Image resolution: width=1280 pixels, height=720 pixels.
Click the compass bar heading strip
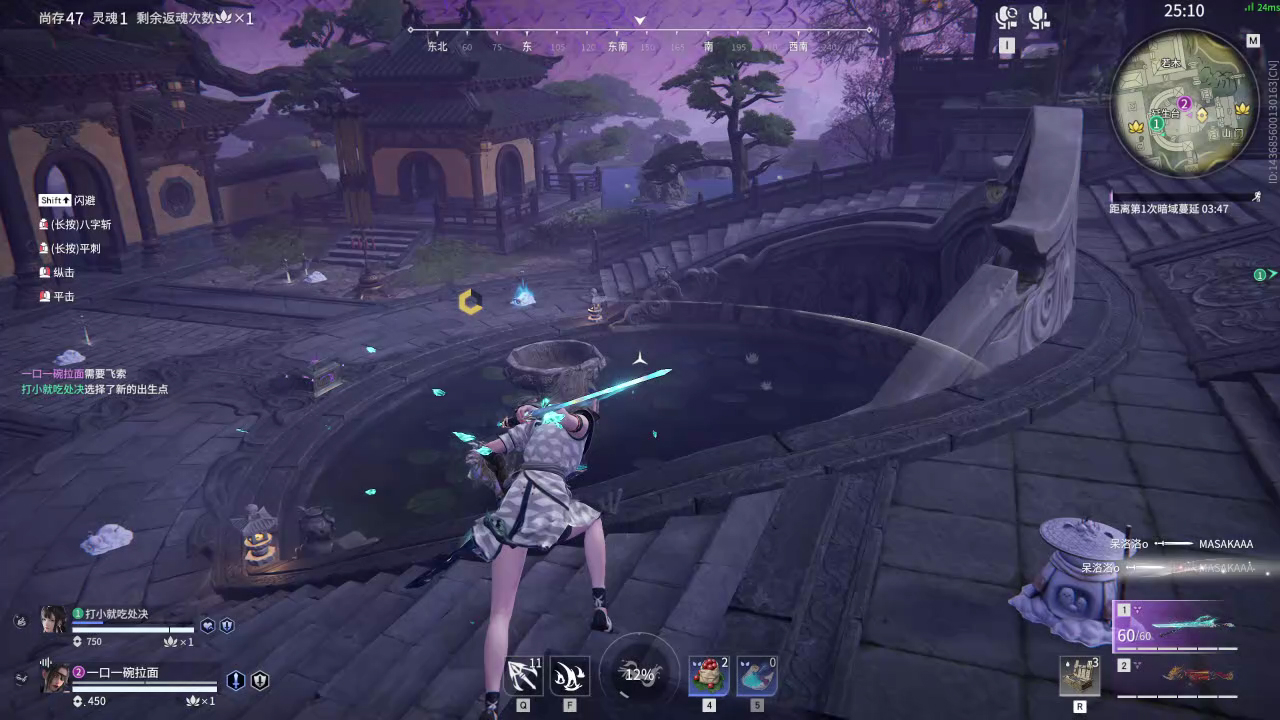640,46
